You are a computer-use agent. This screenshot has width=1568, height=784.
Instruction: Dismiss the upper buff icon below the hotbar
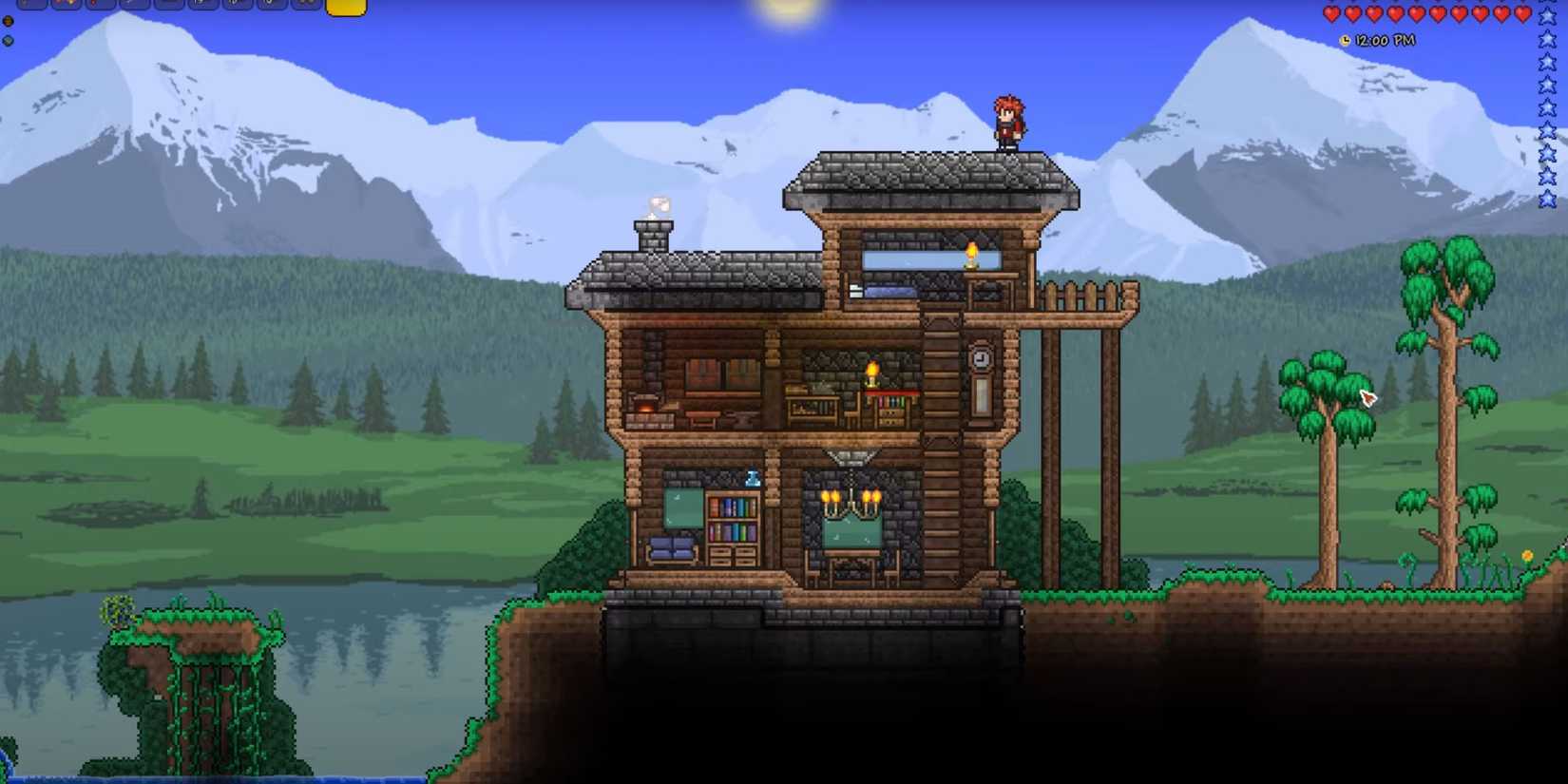tap(8, 22)
